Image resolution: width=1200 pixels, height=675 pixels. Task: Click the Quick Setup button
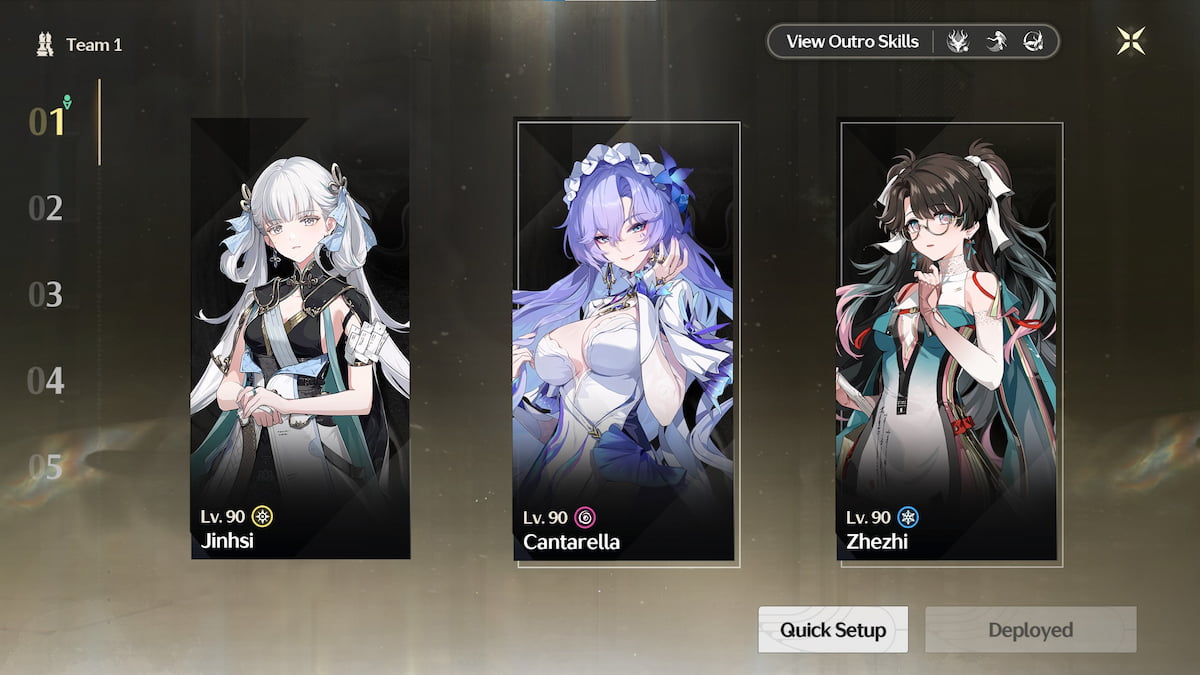tap(833, 630)
